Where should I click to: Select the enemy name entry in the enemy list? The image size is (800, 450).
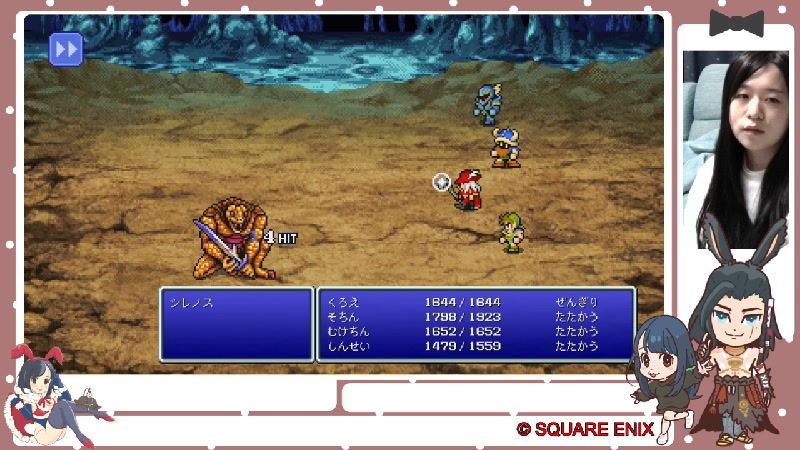tap(192, 302)
